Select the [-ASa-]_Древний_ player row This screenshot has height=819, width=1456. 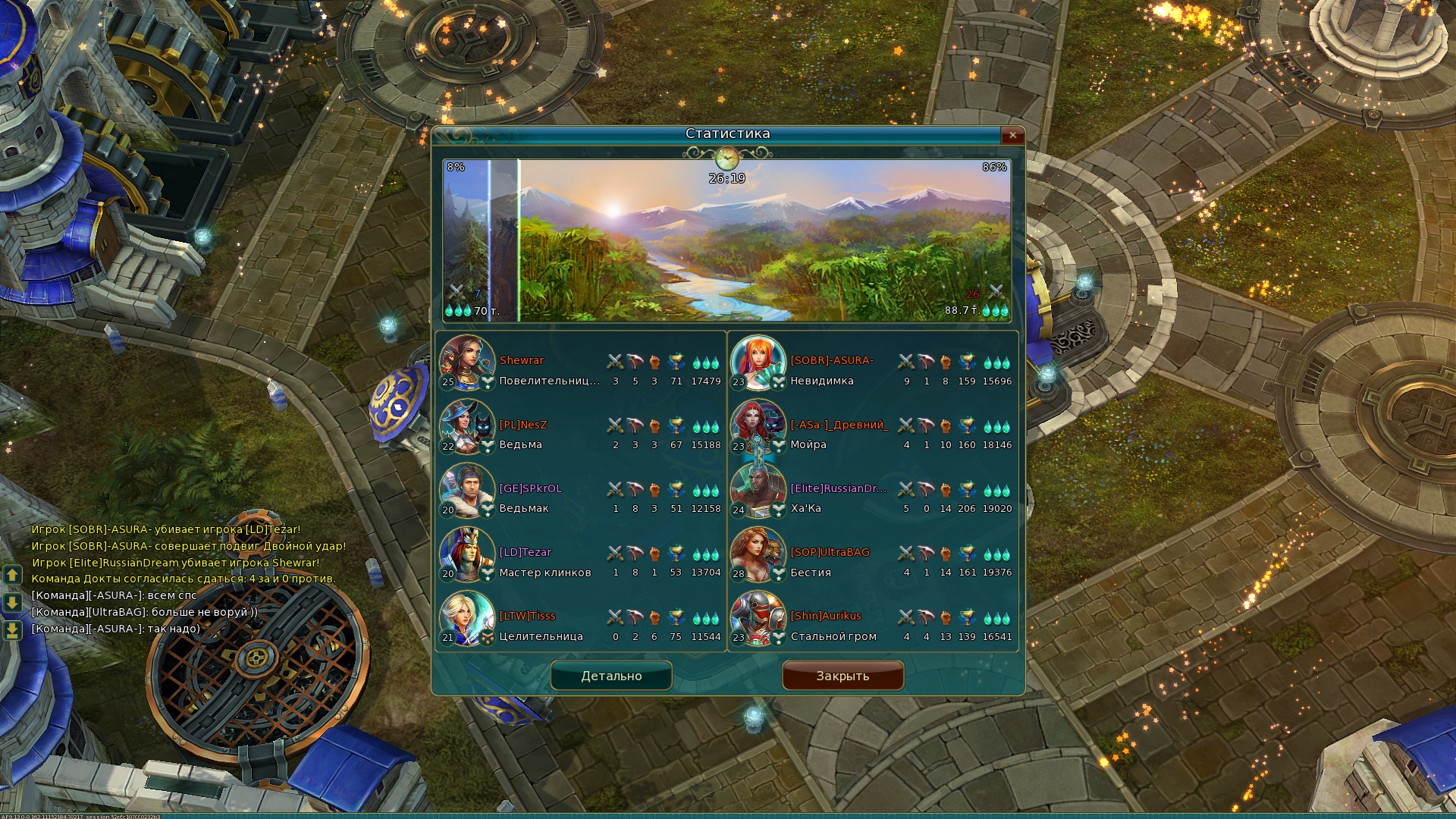(839, 425)
